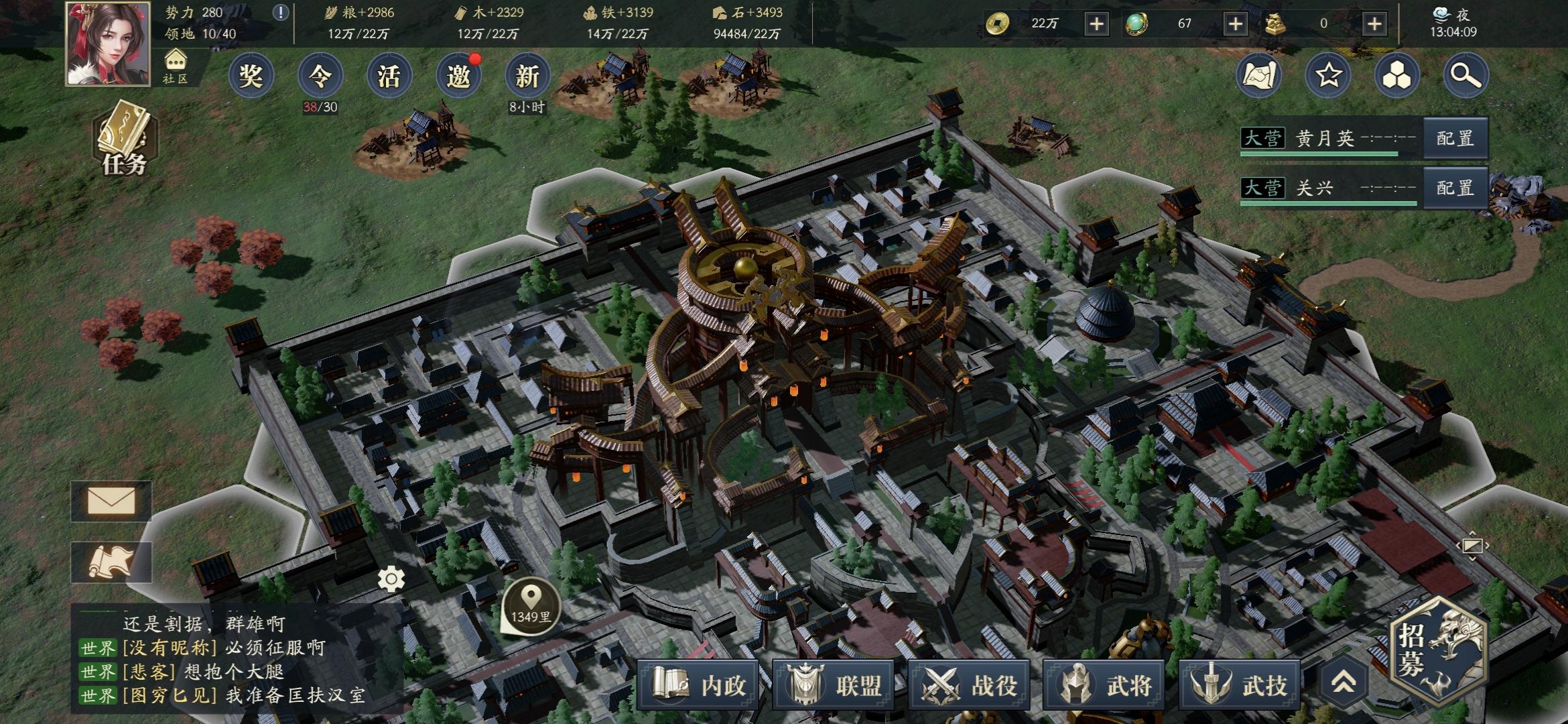Expand the bottom menu with the double-arrow button
This screenshot has height=724, width=1568.
1343,683
